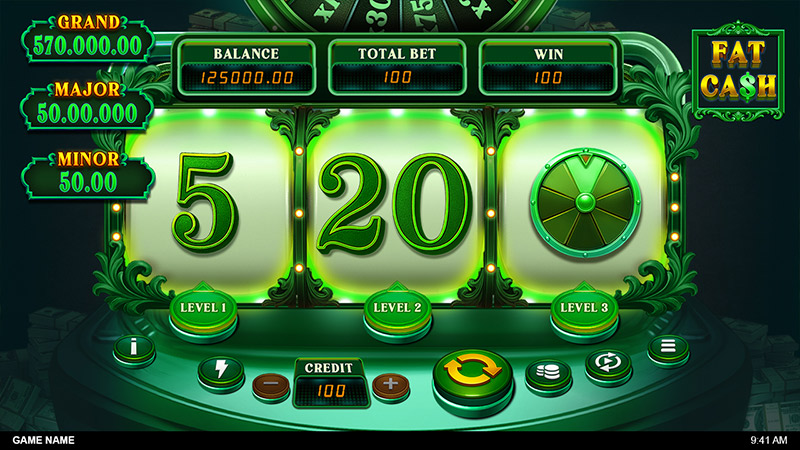Viewport: 800px width, 450px height.
Task: Toggle the autoplay circular arrows button
Action: tap(607, 364)
